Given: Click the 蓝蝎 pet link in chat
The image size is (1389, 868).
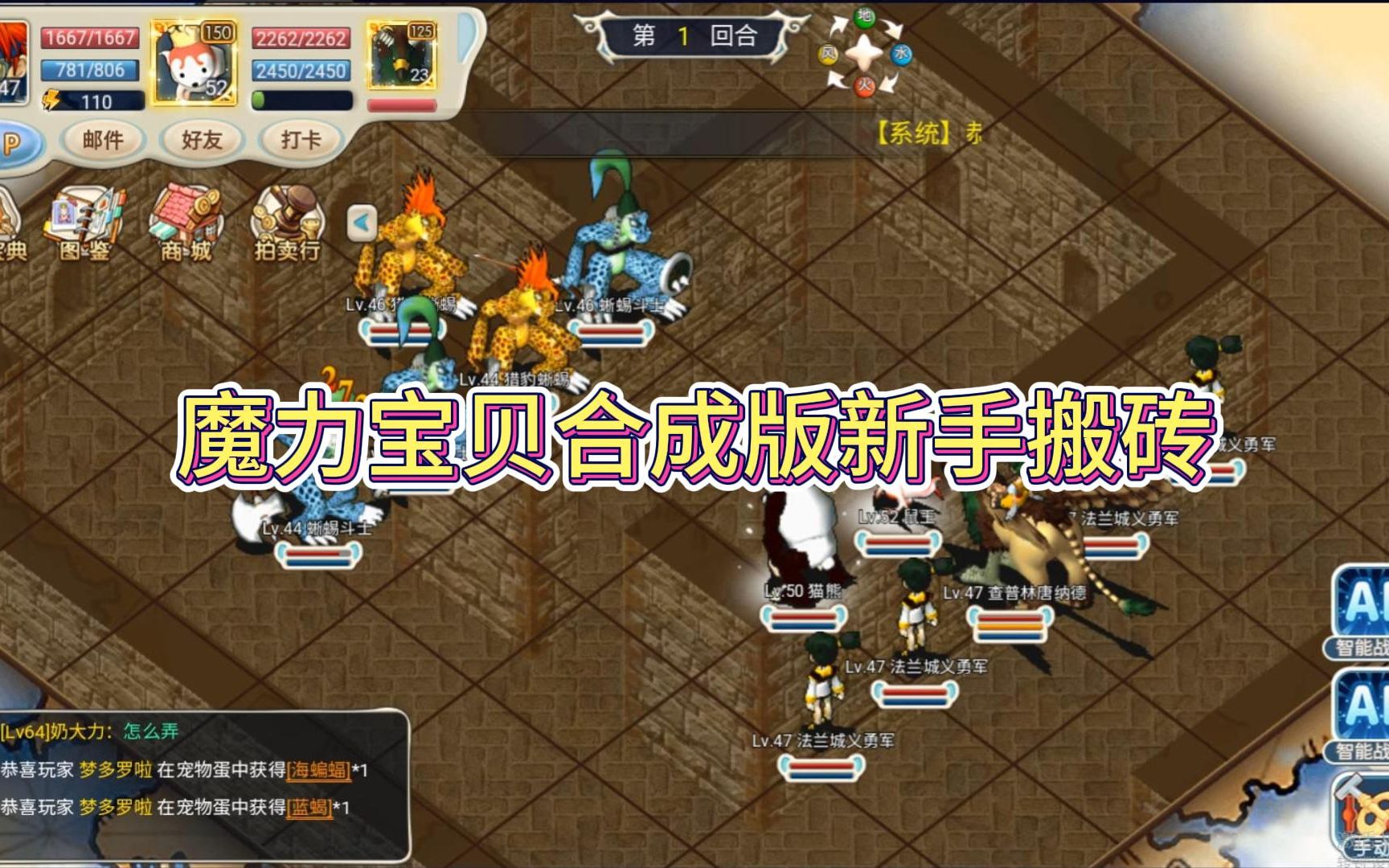Looking at the screenshot, I should click(309, 807).
